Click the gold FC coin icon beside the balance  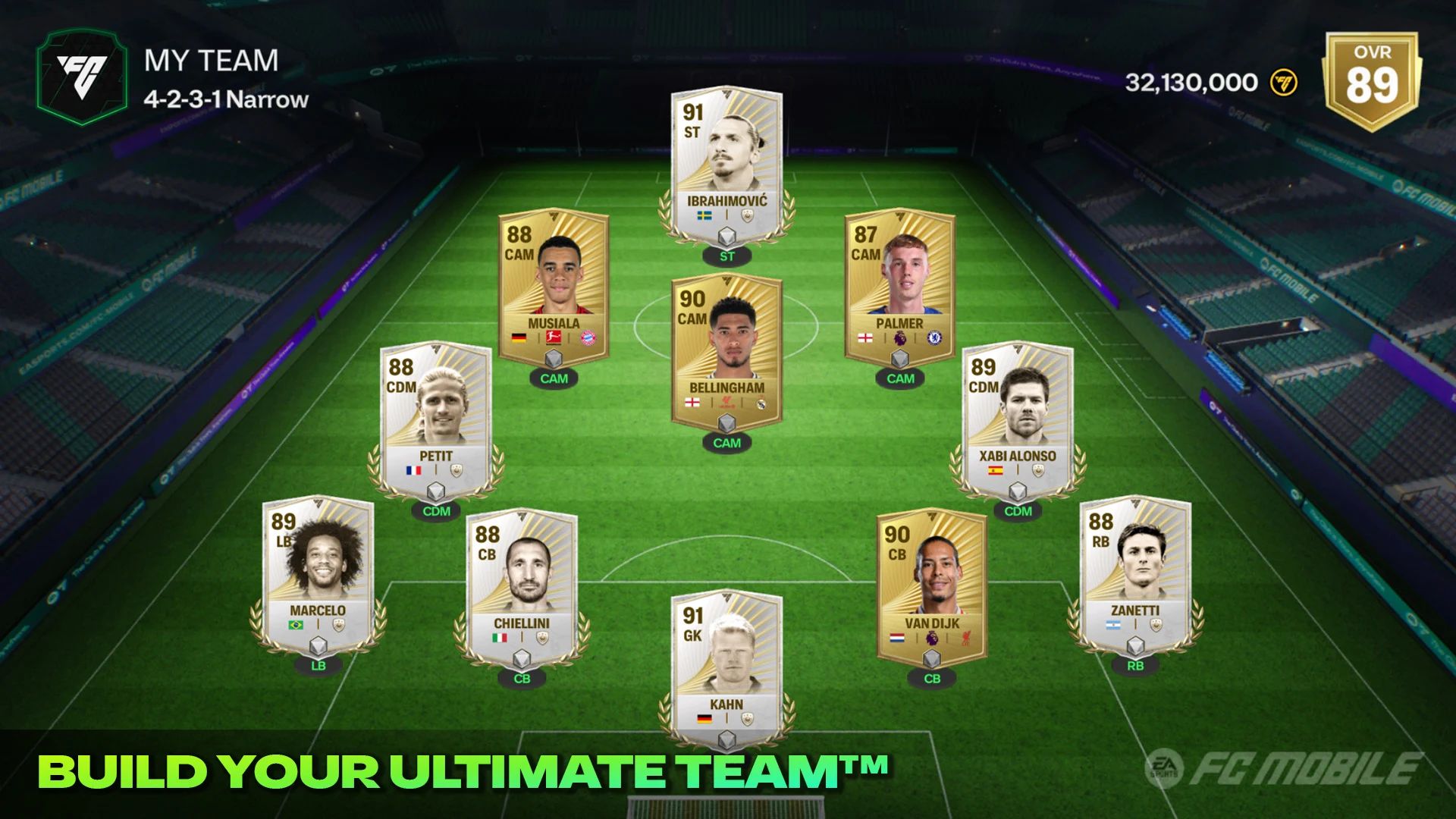click(x=1282, y=83)
